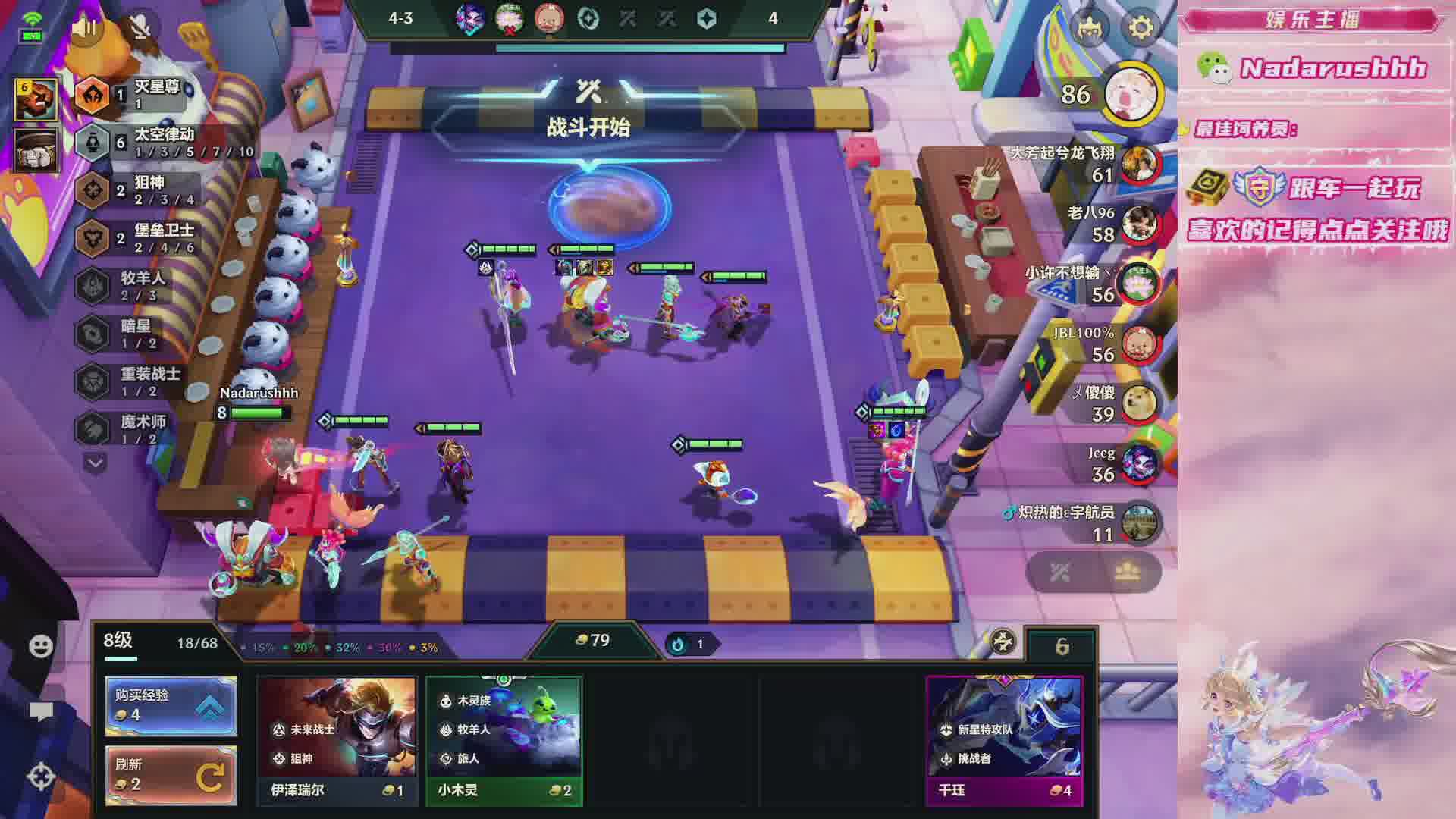View player 老八96's board
This screenshot has height=819, width=1456.
click(1138, 224)
